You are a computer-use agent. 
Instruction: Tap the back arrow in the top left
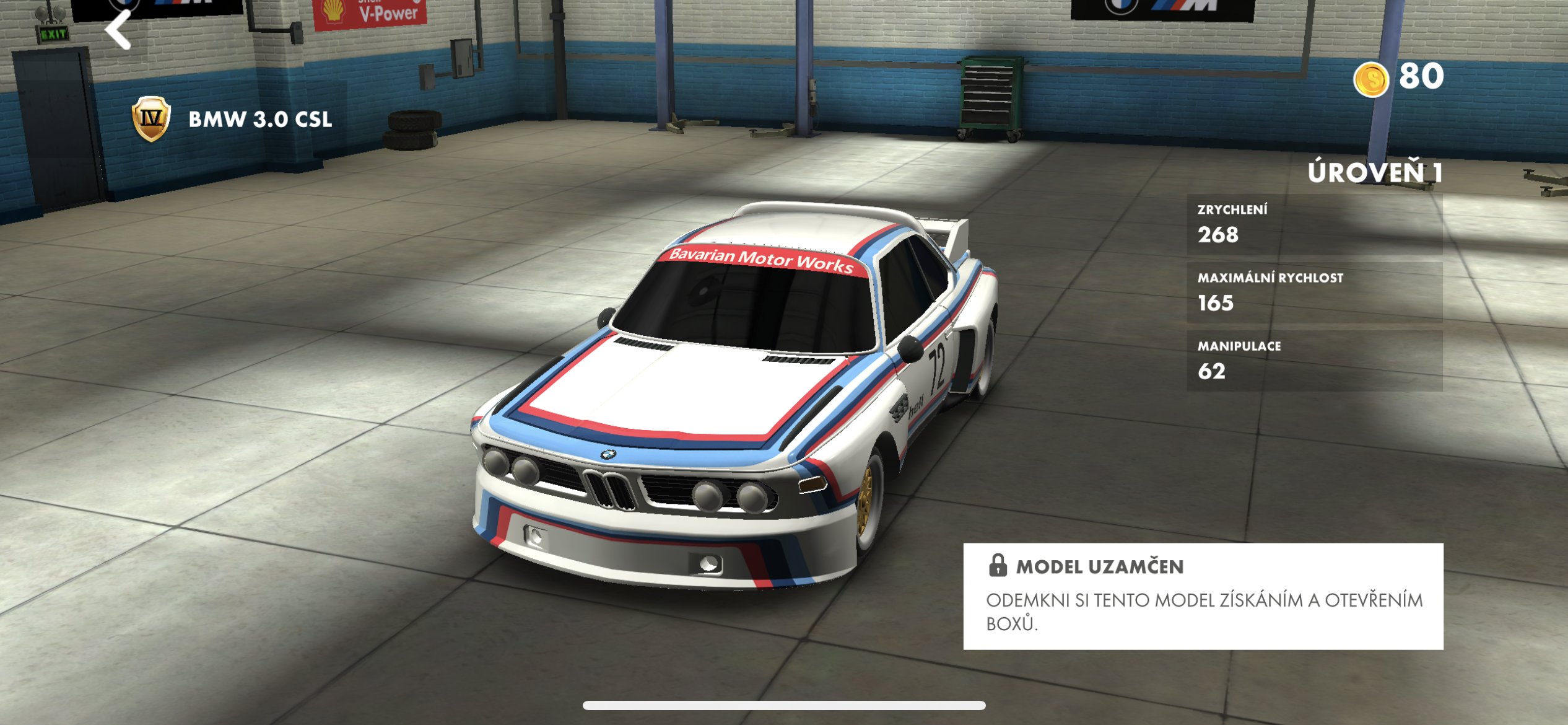pyautogui.click(x=118, y=29)
